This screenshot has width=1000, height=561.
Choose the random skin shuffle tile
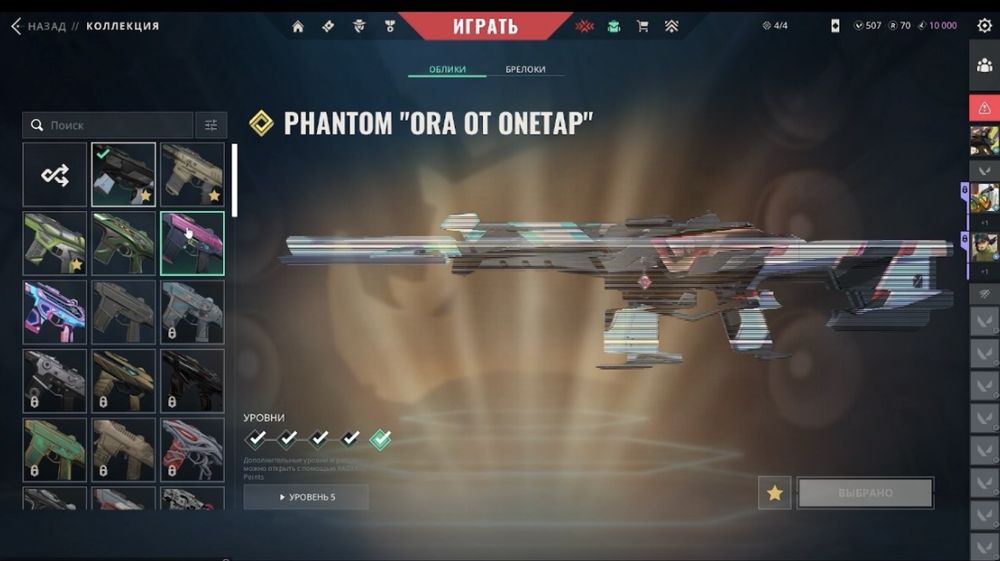coord(54,175)
